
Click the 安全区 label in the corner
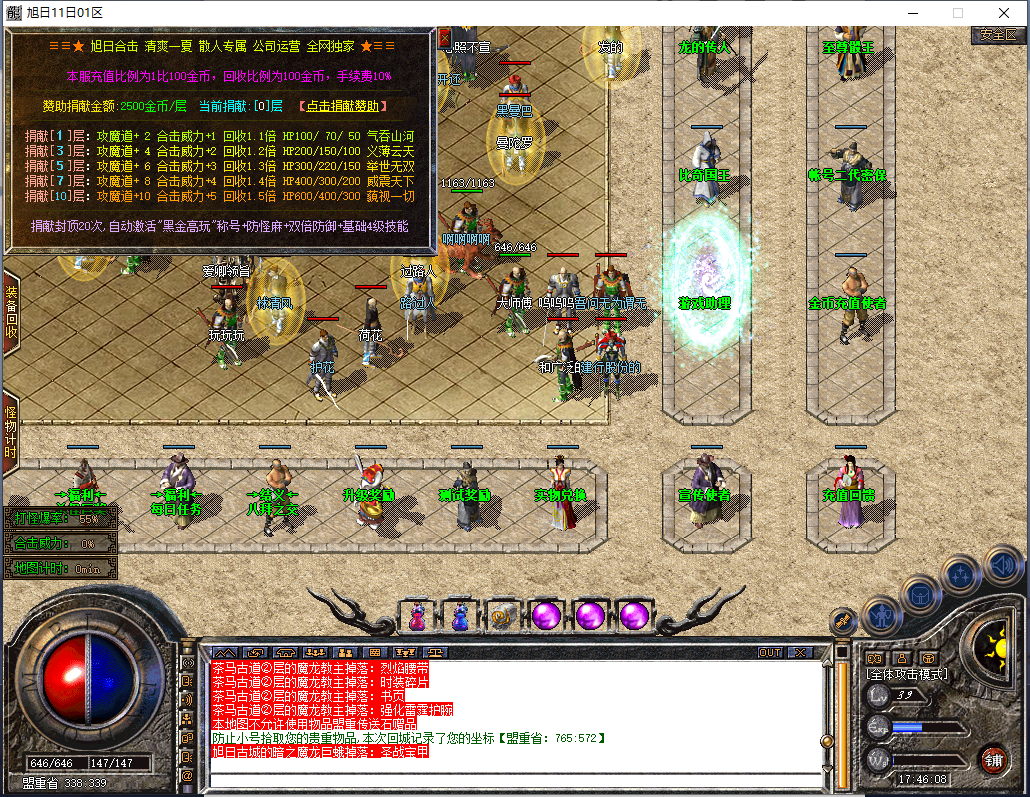pyautogui.click(x=997, y=34)
